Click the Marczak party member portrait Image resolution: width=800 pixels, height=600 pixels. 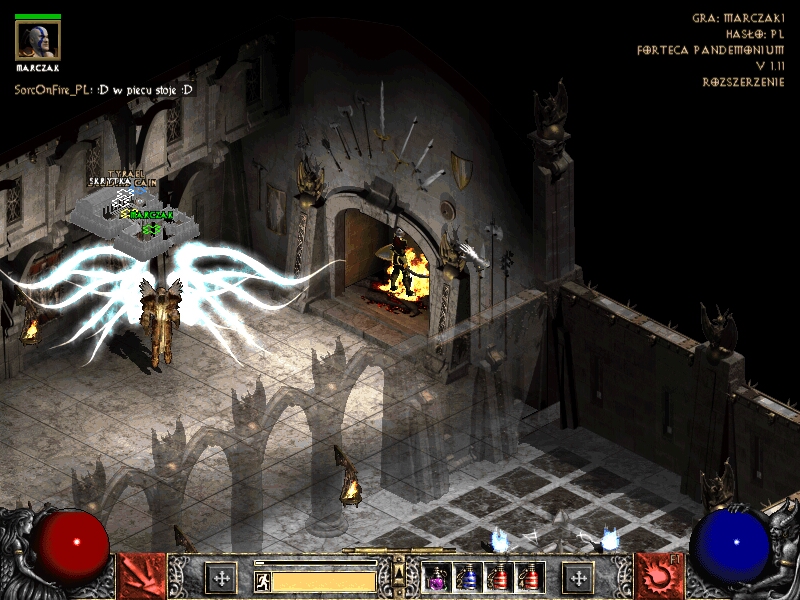(x=37, y=40)
